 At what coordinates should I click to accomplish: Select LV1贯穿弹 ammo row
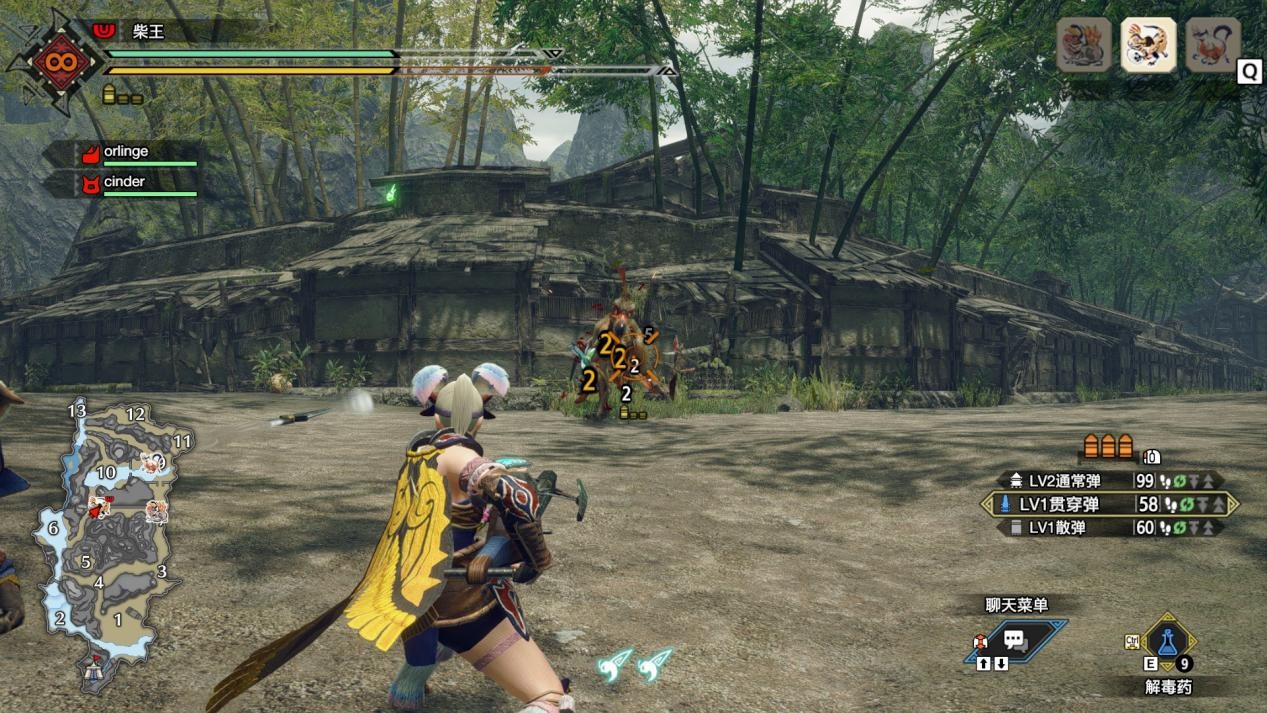click(x=1110, y=504)
